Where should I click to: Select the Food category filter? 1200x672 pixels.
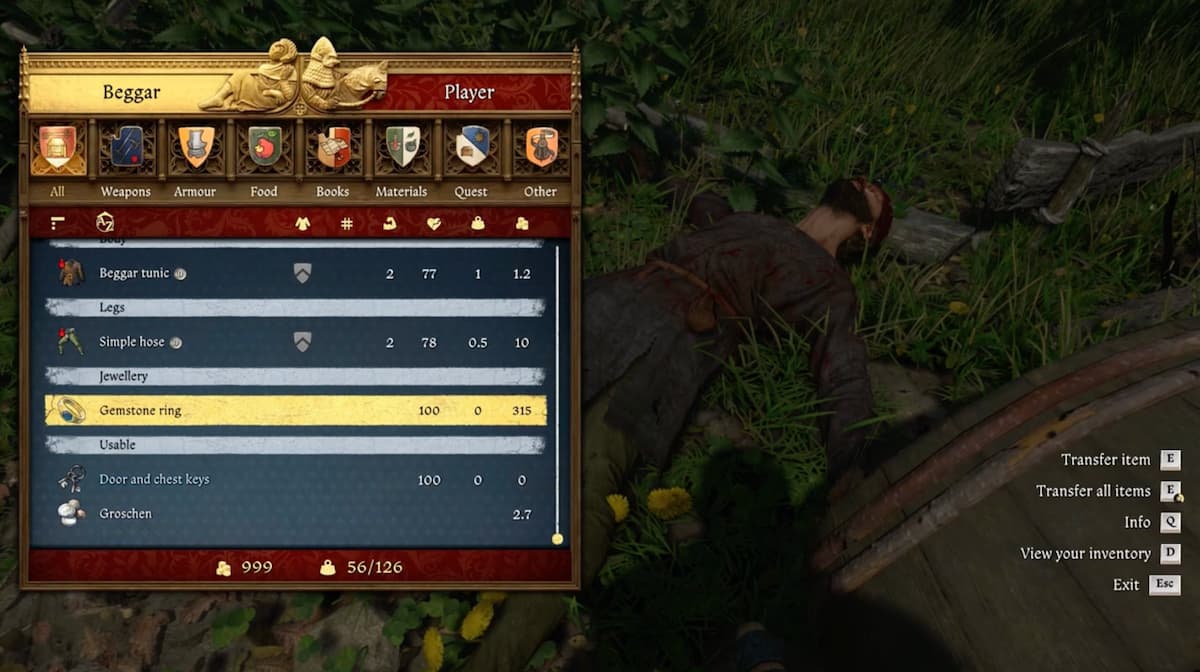point(264,147)
